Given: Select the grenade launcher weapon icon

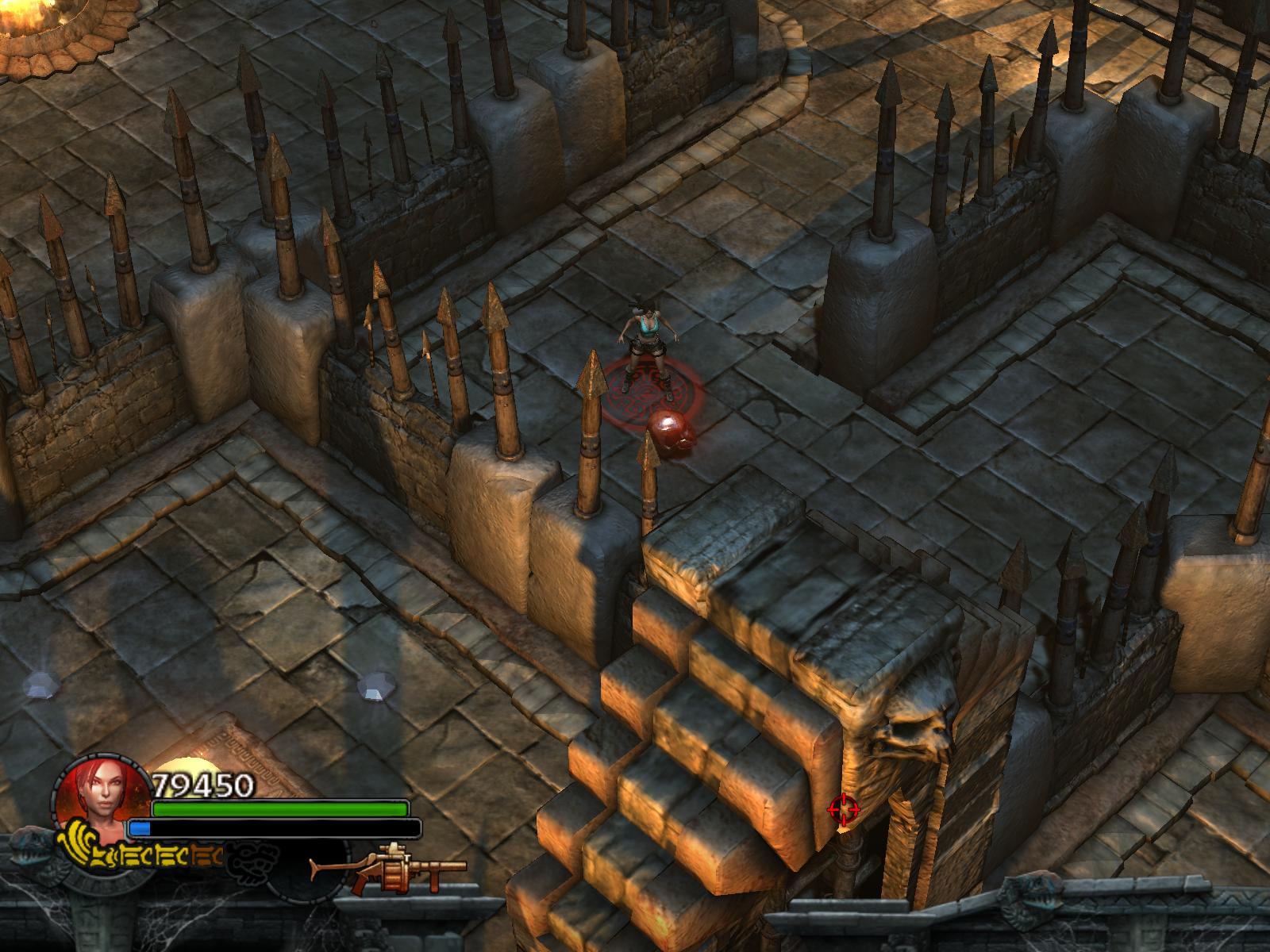Looking at the screenshot, I should (389, 868).
